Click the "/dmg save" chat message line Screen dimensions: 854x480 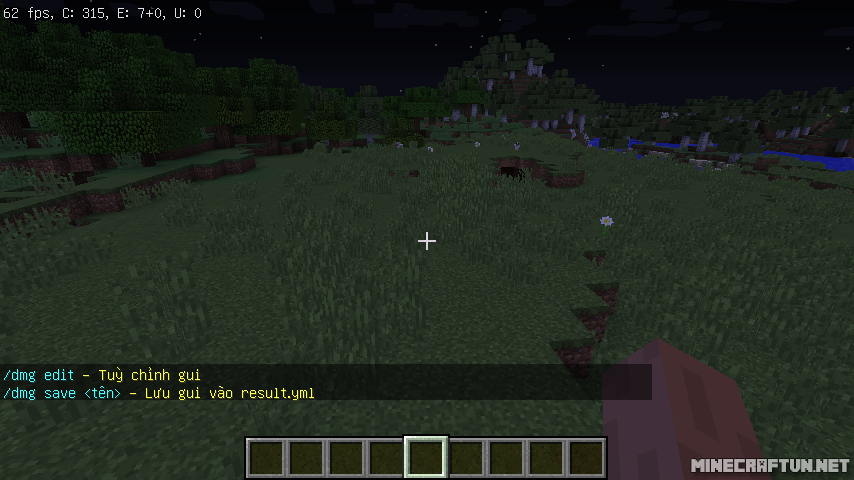(158, 393)
